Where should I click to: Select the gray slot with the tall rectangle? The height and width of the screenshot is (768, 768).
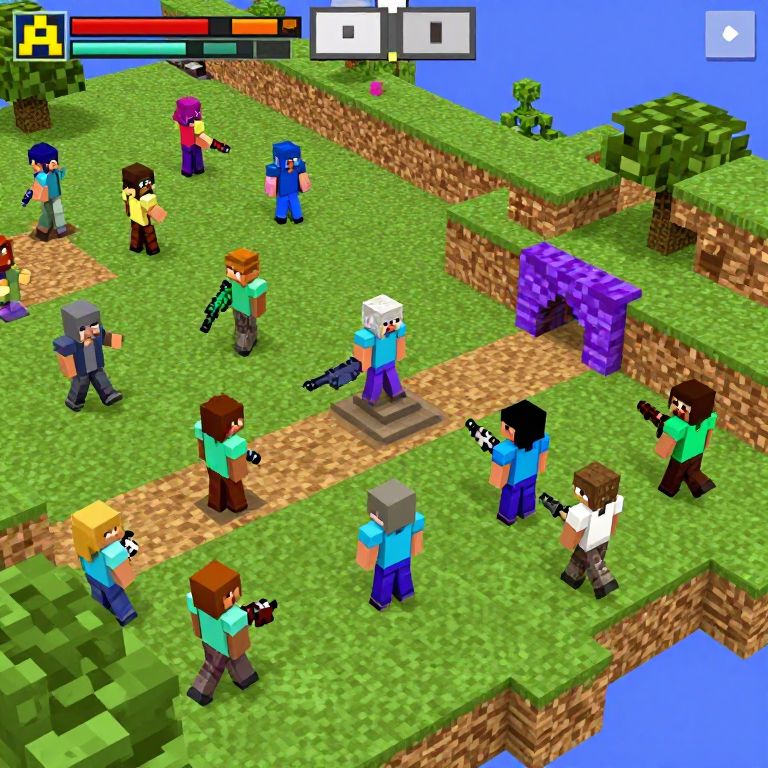437,33
